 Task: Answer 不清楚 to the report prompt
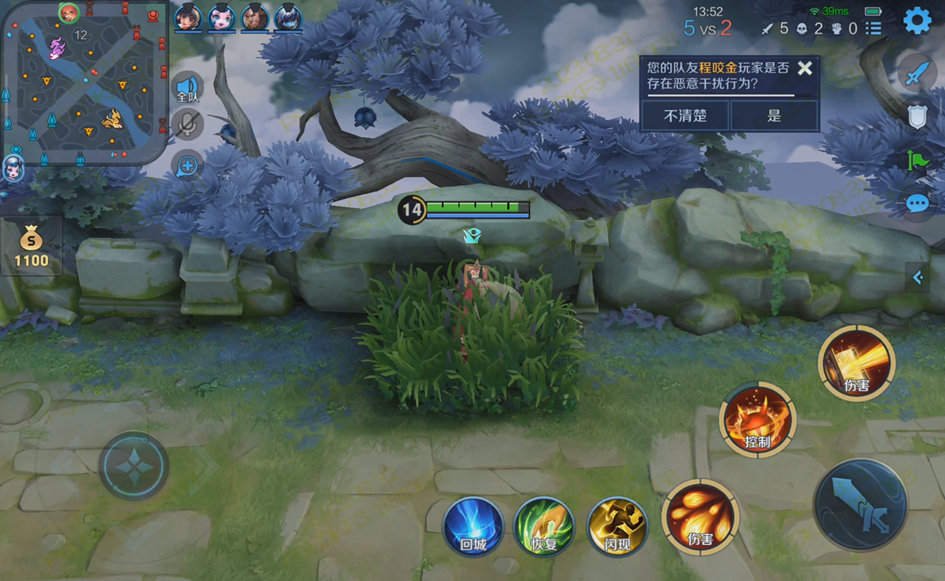coord(685,115)
